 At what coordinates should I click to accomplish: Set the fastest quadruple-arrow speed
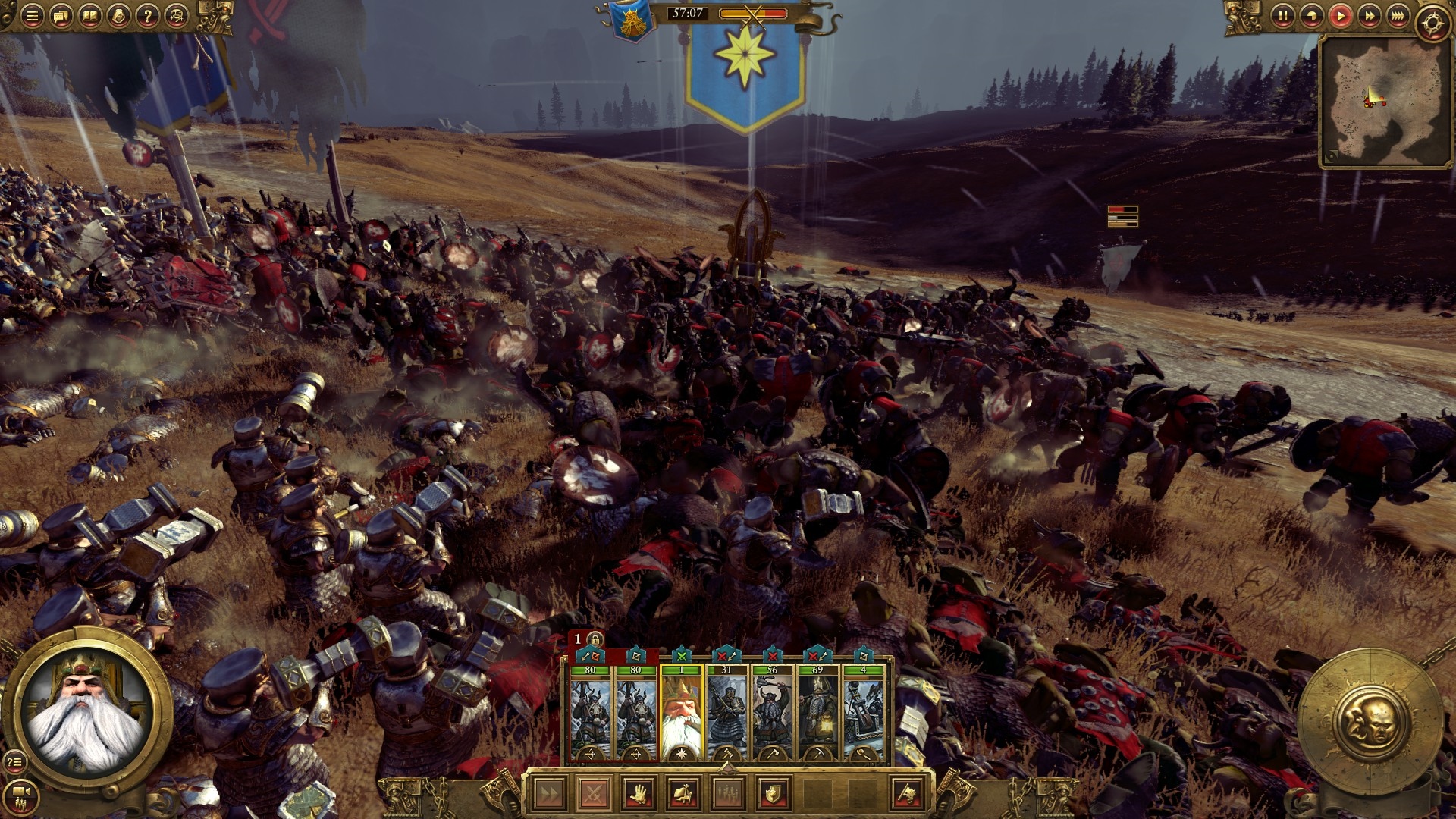pyautogui.click(x=1398, y=16)
